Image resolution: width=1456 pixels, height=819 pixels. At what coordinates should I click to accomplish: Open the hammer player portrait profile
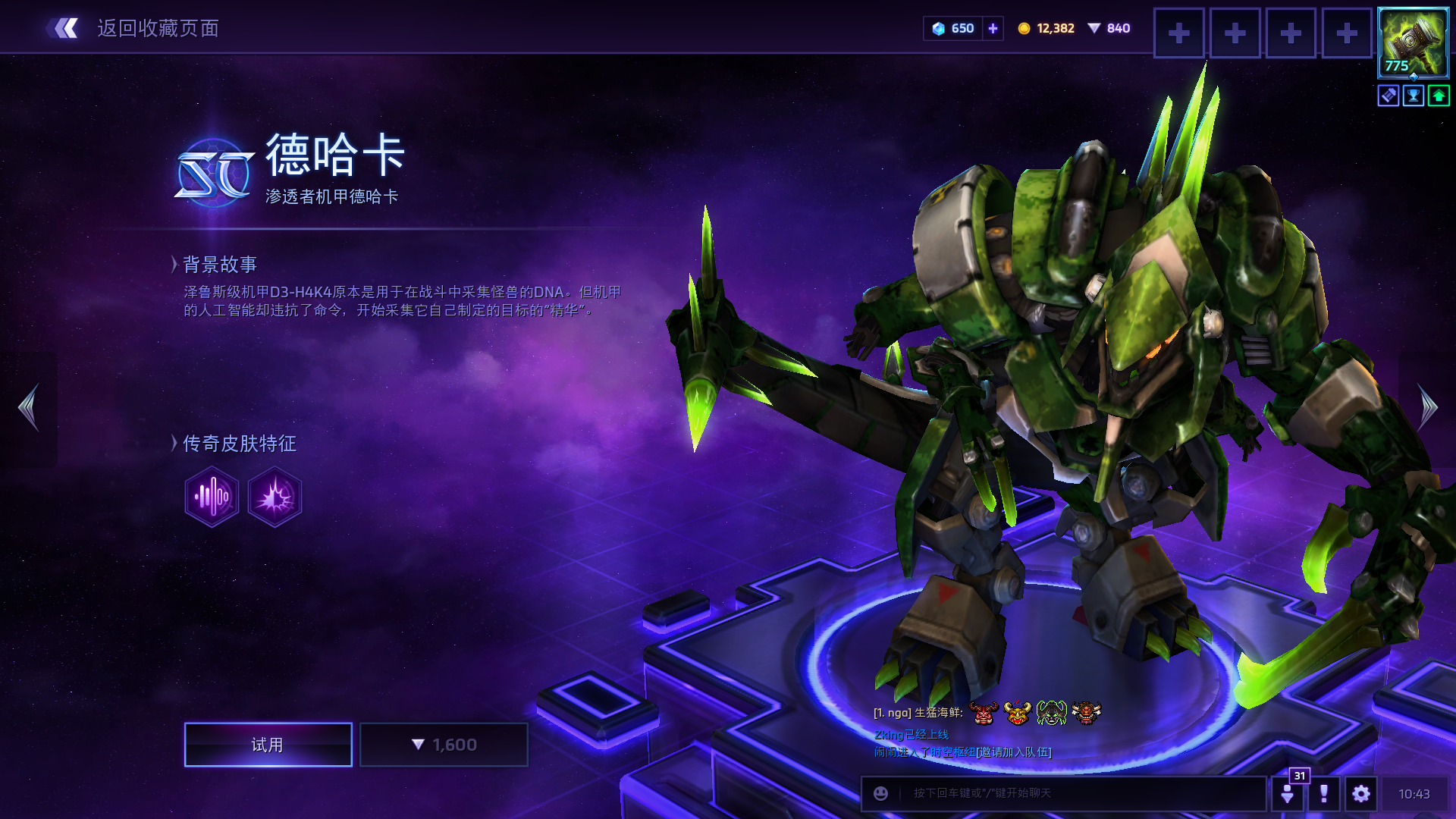[x=1413, y=43]
